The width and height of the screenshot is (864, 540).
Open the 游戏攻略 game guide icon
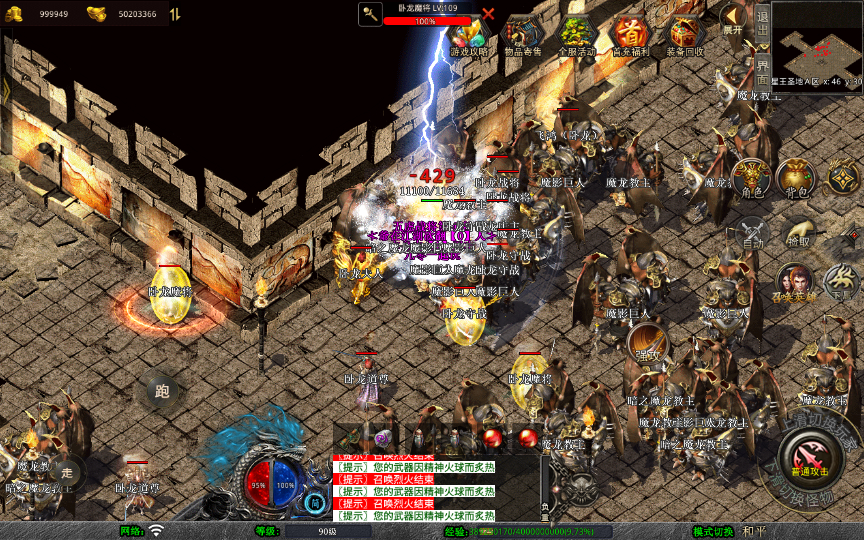[x=468, y=36]
